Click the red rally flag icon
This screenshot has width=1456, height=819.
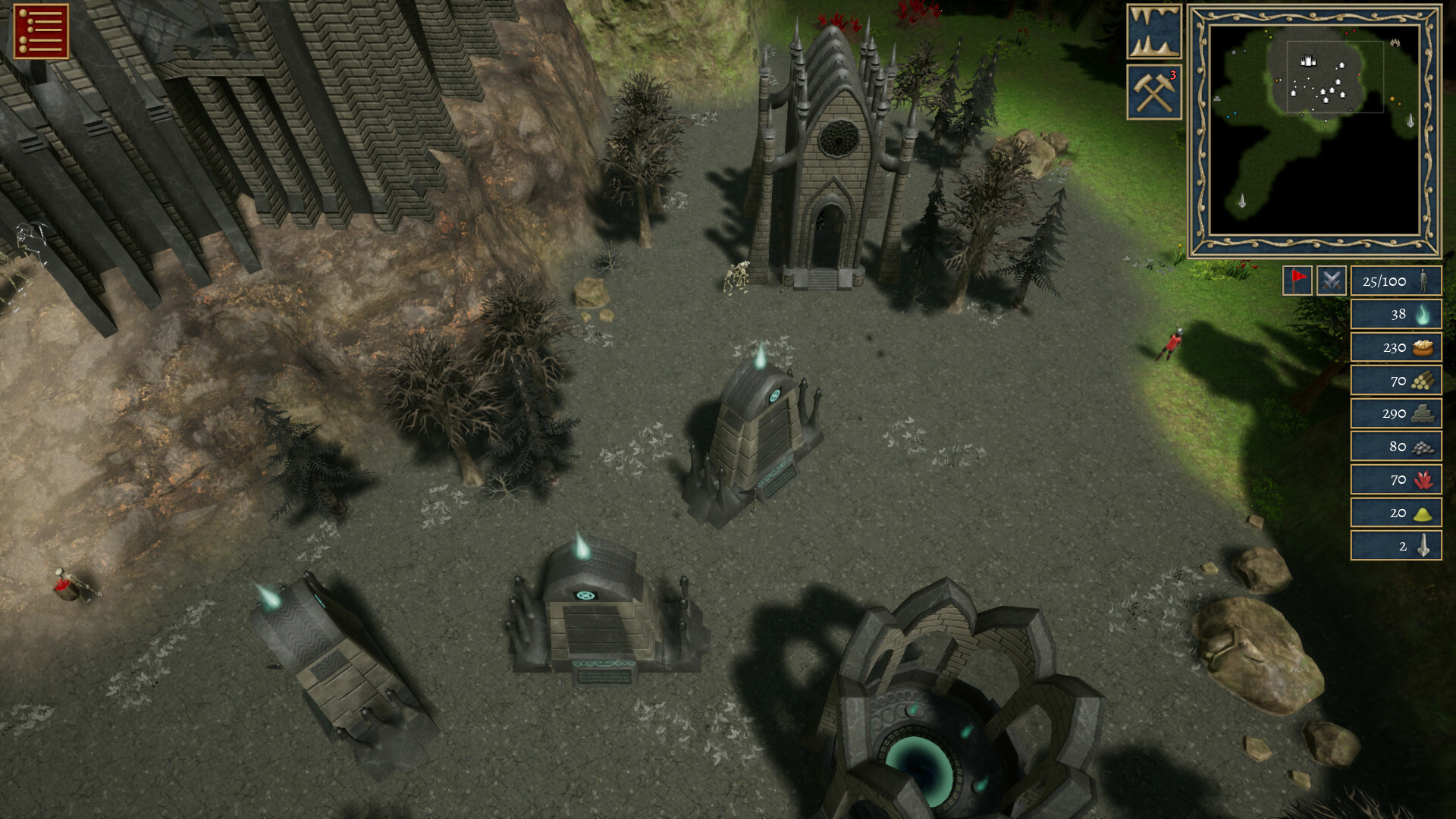1298,280
